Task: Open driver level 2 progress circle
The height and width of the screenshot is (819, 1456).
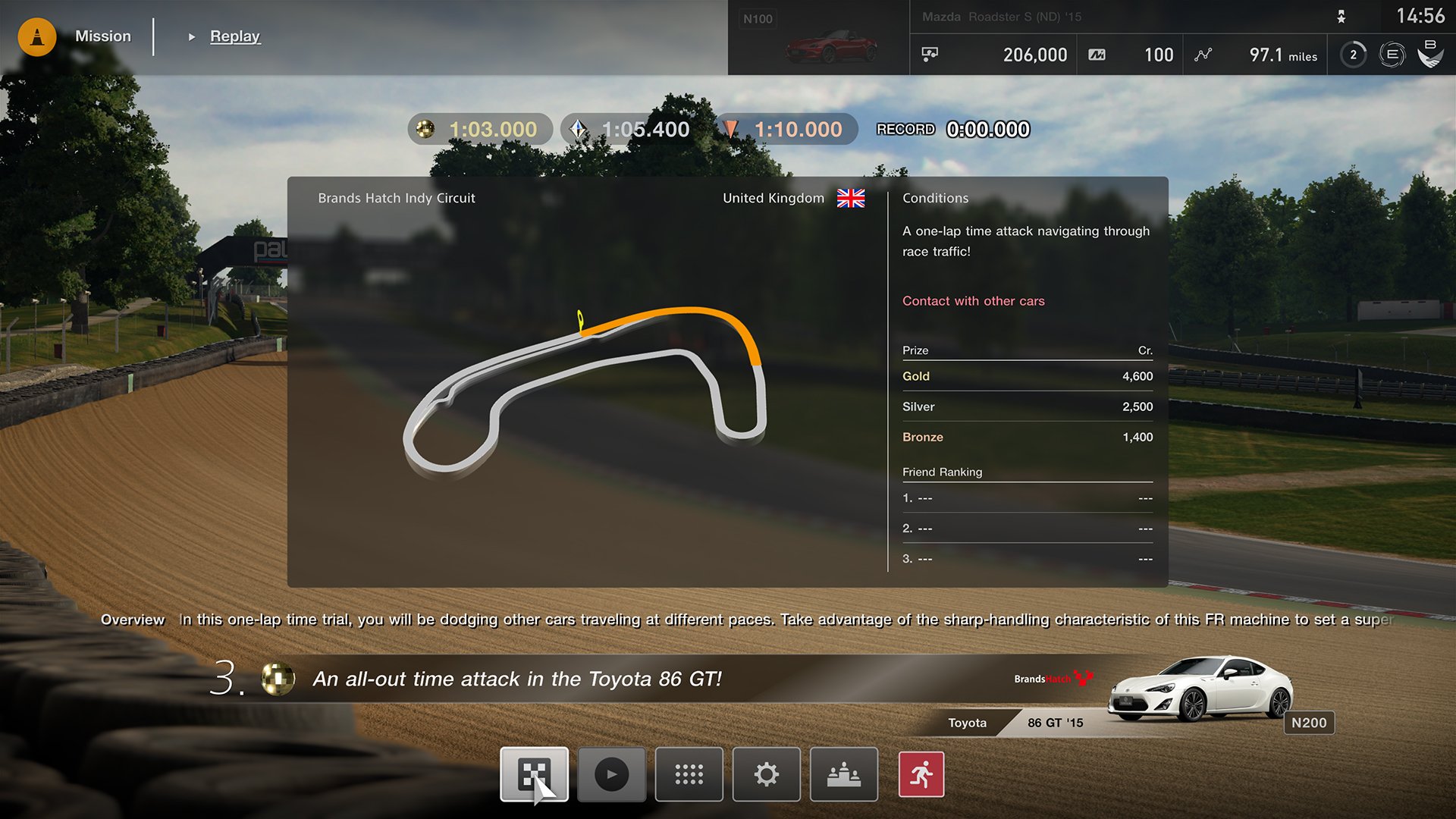Action: point(1351,54)
